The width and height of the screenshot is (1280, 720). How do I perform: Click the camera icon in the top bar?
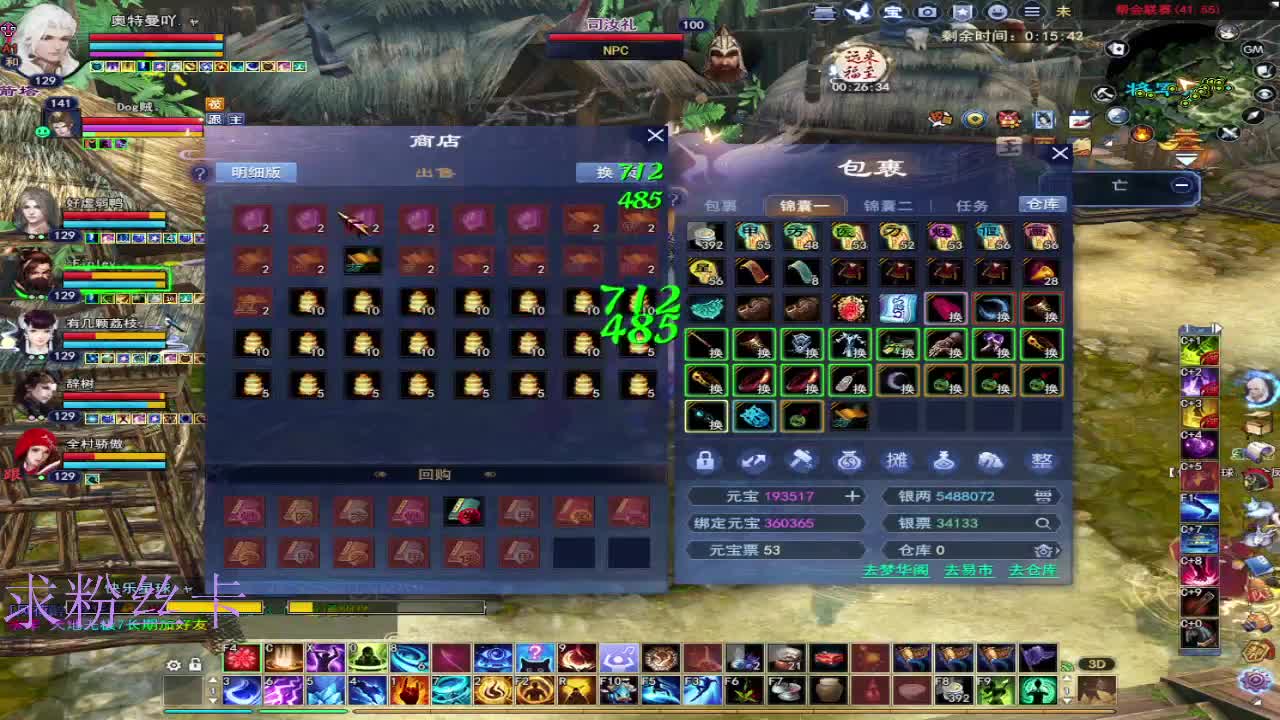tap(928, 12)
